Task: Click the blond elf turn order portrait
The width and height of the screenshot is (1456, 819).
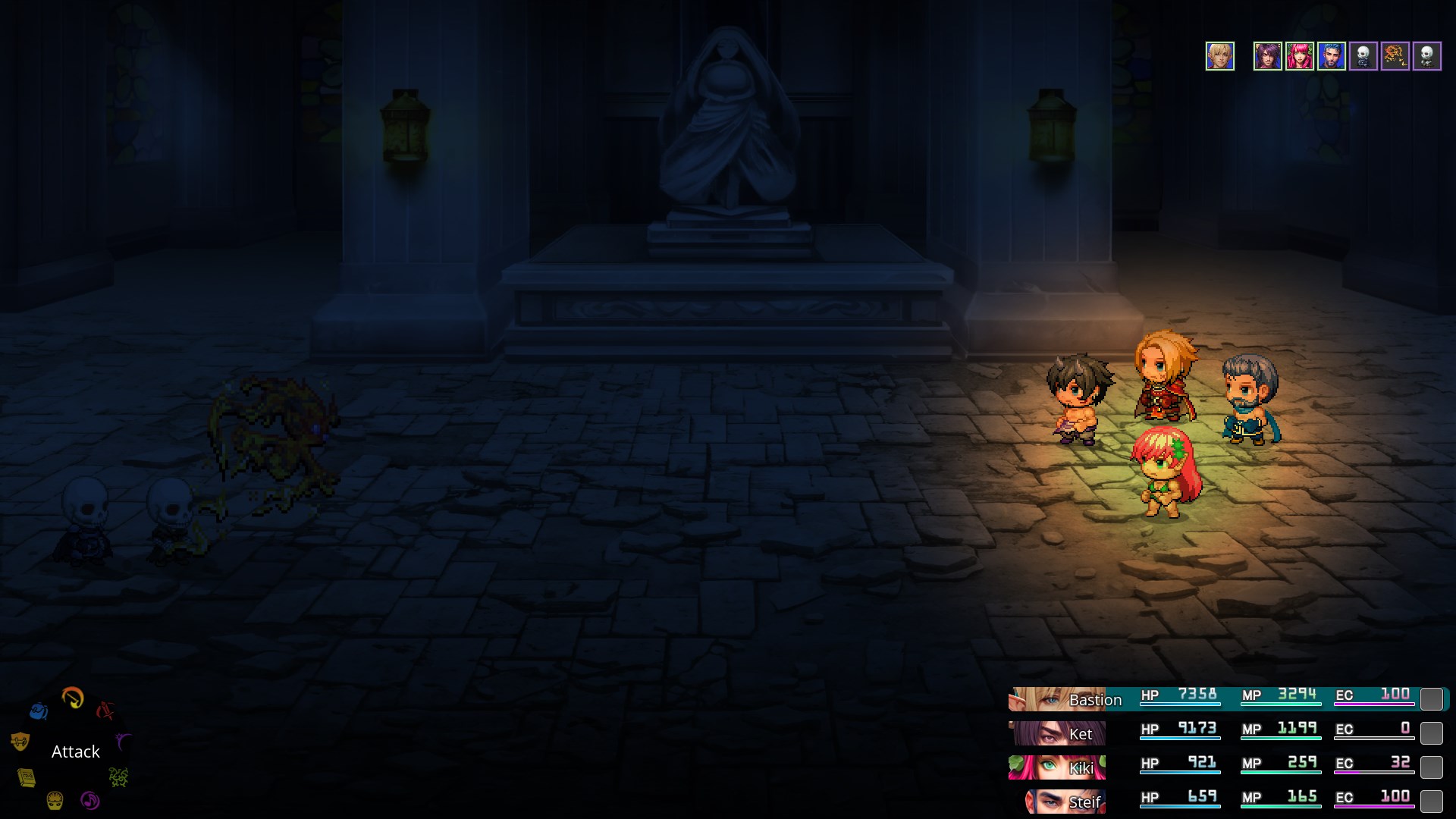Action: (1220, 56)
